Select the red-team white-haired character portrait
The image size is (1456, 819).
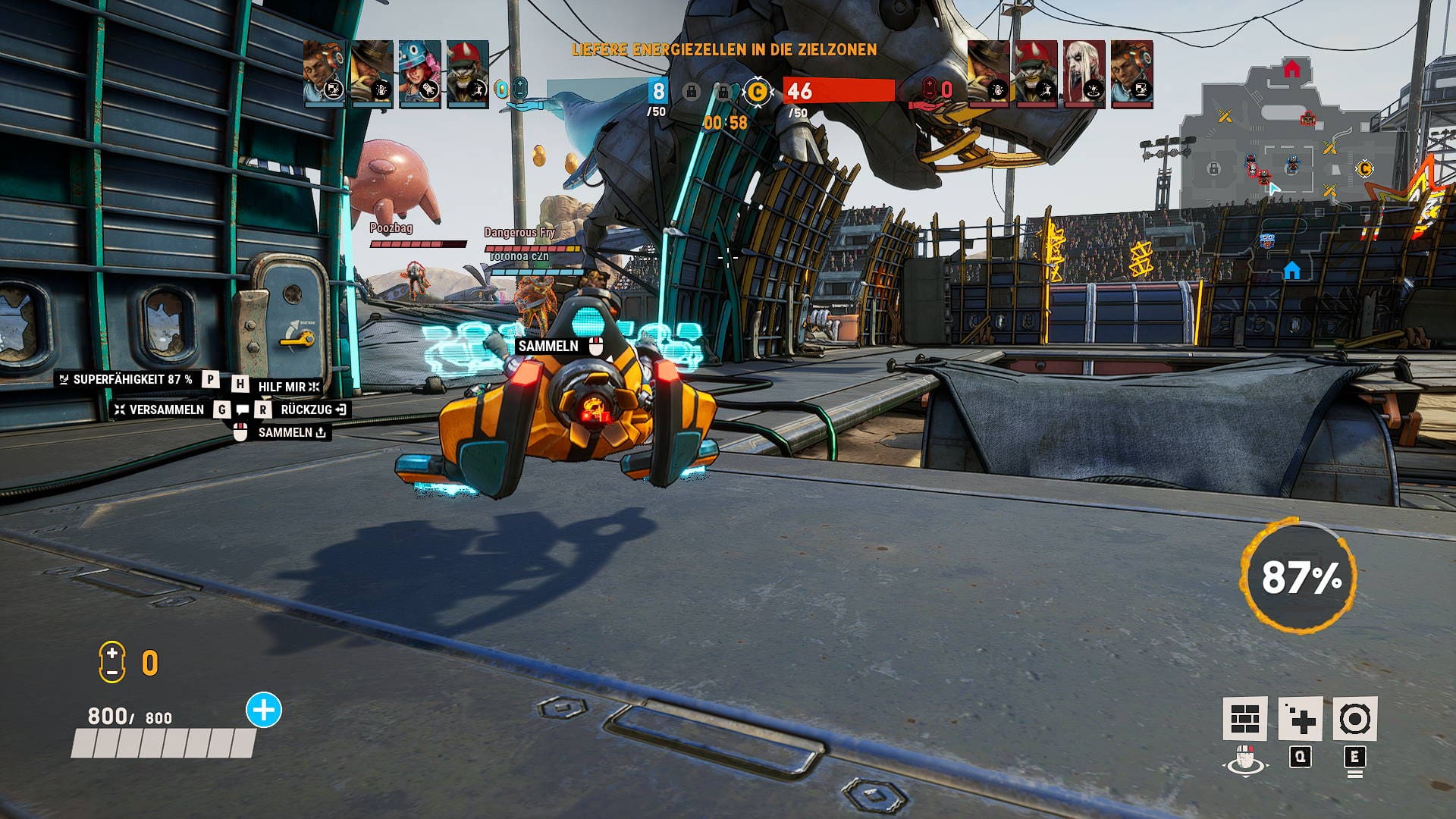click(1084, 74)
